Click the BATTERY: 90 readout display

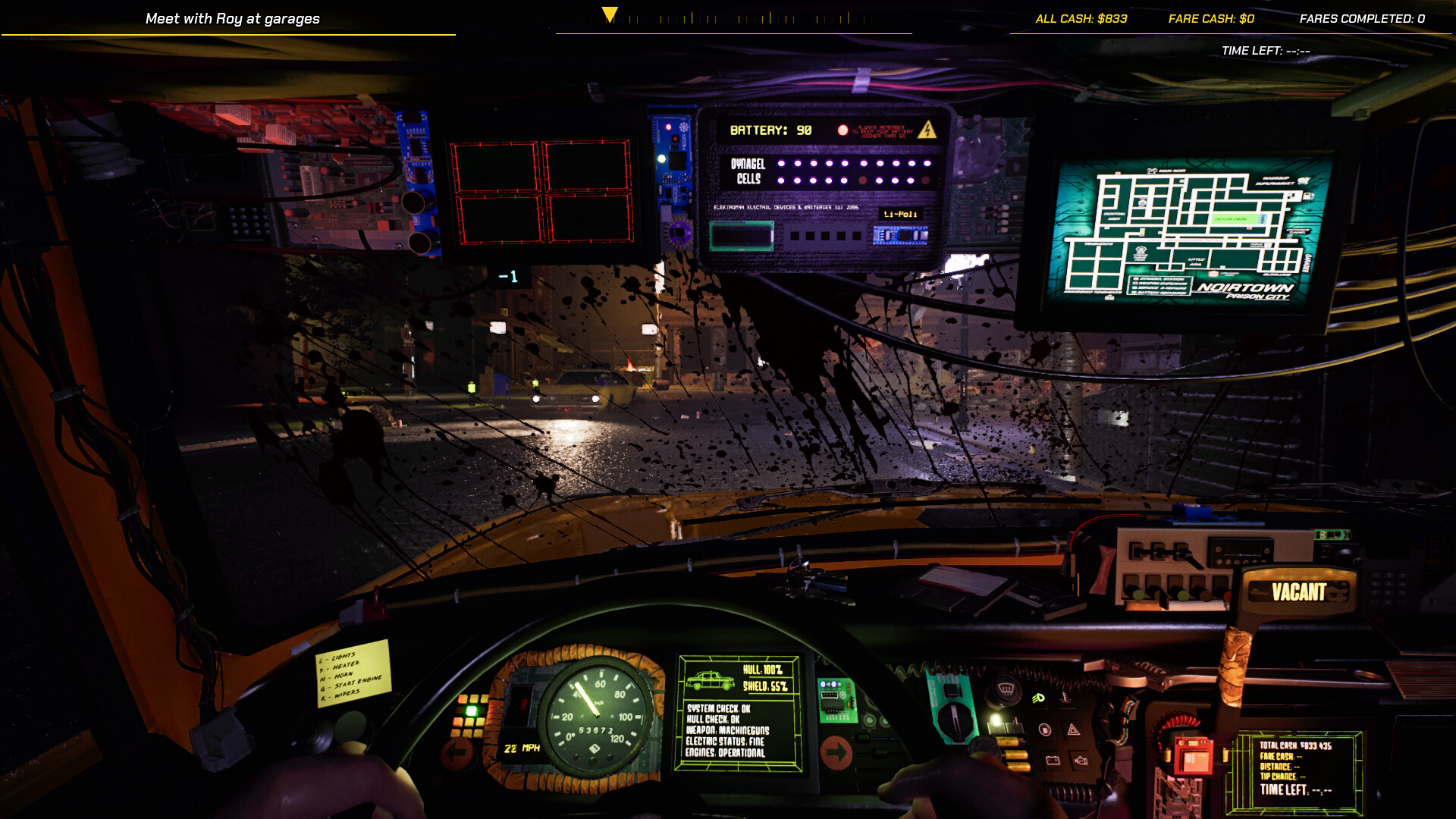pos(770,130)
